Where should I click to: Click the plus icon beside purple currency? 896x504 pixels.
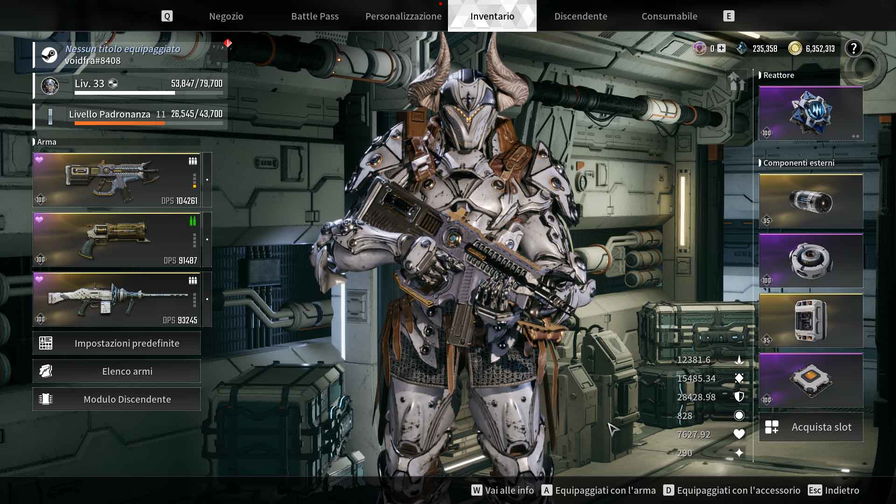(x=721, y=48)
